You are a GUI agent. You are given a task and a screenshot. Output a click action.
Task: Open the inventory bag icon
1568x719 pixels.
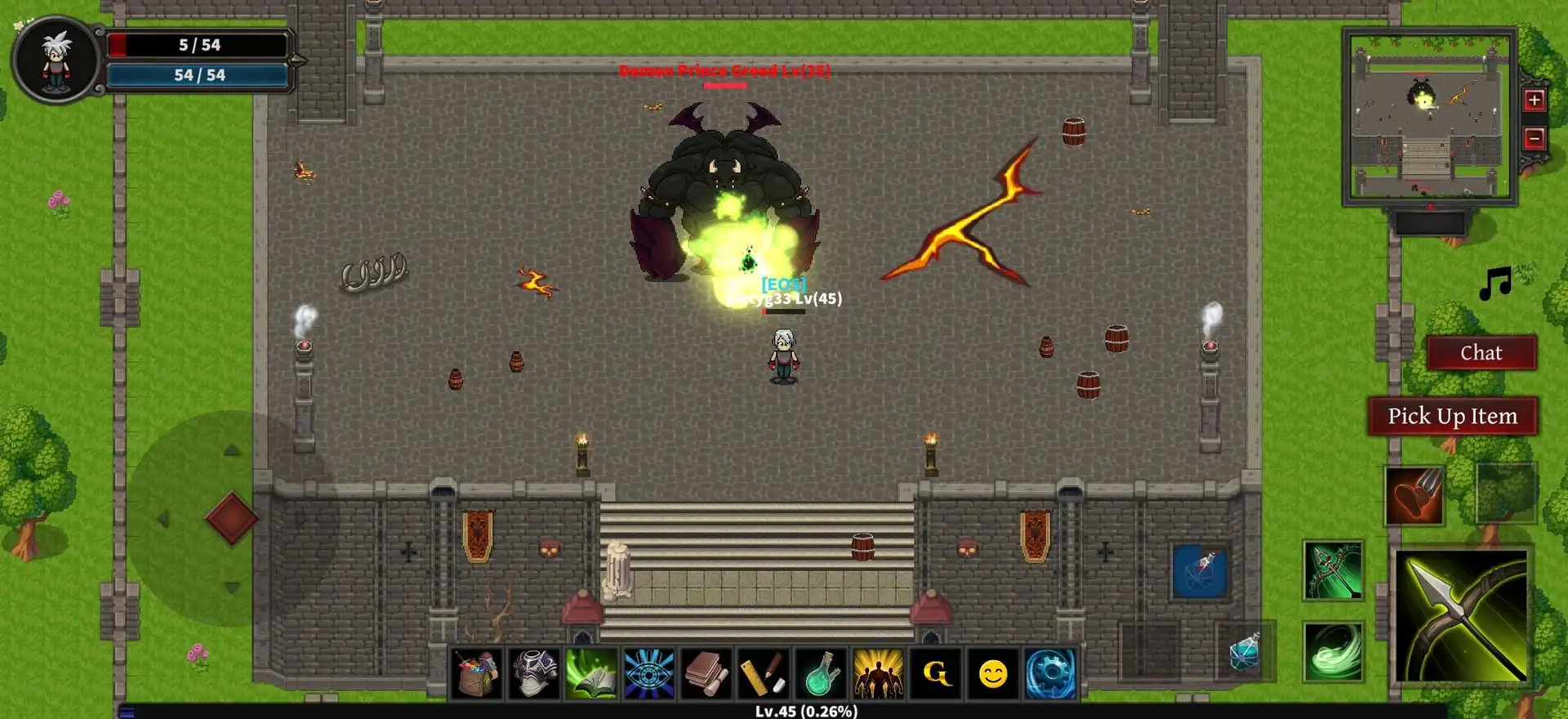pos(477,674)
